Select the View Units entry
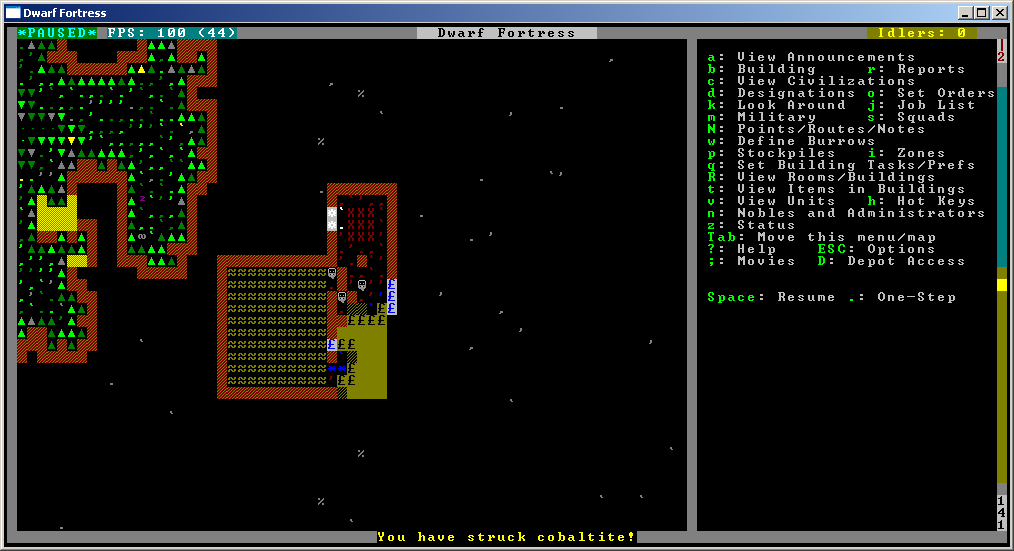The image size is (1014, 551). pyautogui.click(x=786, y=201)
